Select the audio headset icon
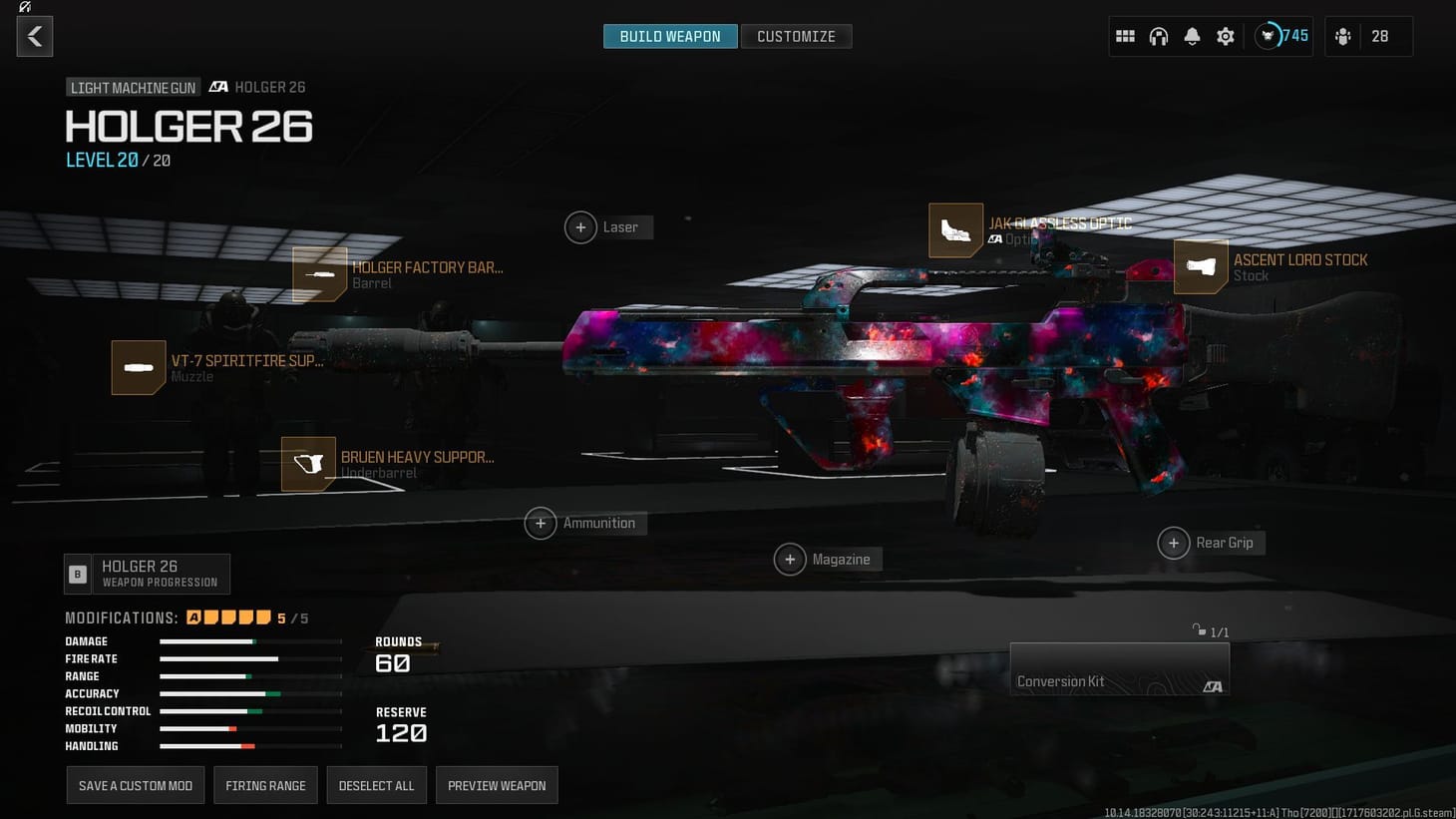1456x819 pixels. coord(1159,35)
